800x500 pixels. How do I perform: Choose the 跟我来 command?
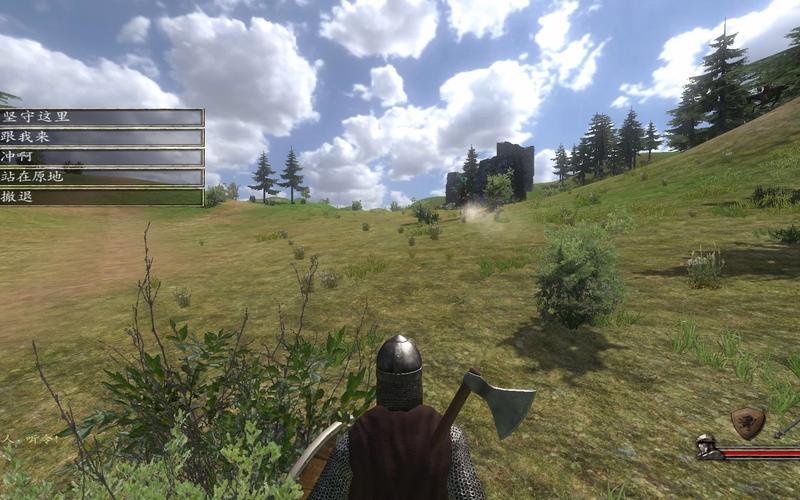pyautogui.click(x=101, y=137)
